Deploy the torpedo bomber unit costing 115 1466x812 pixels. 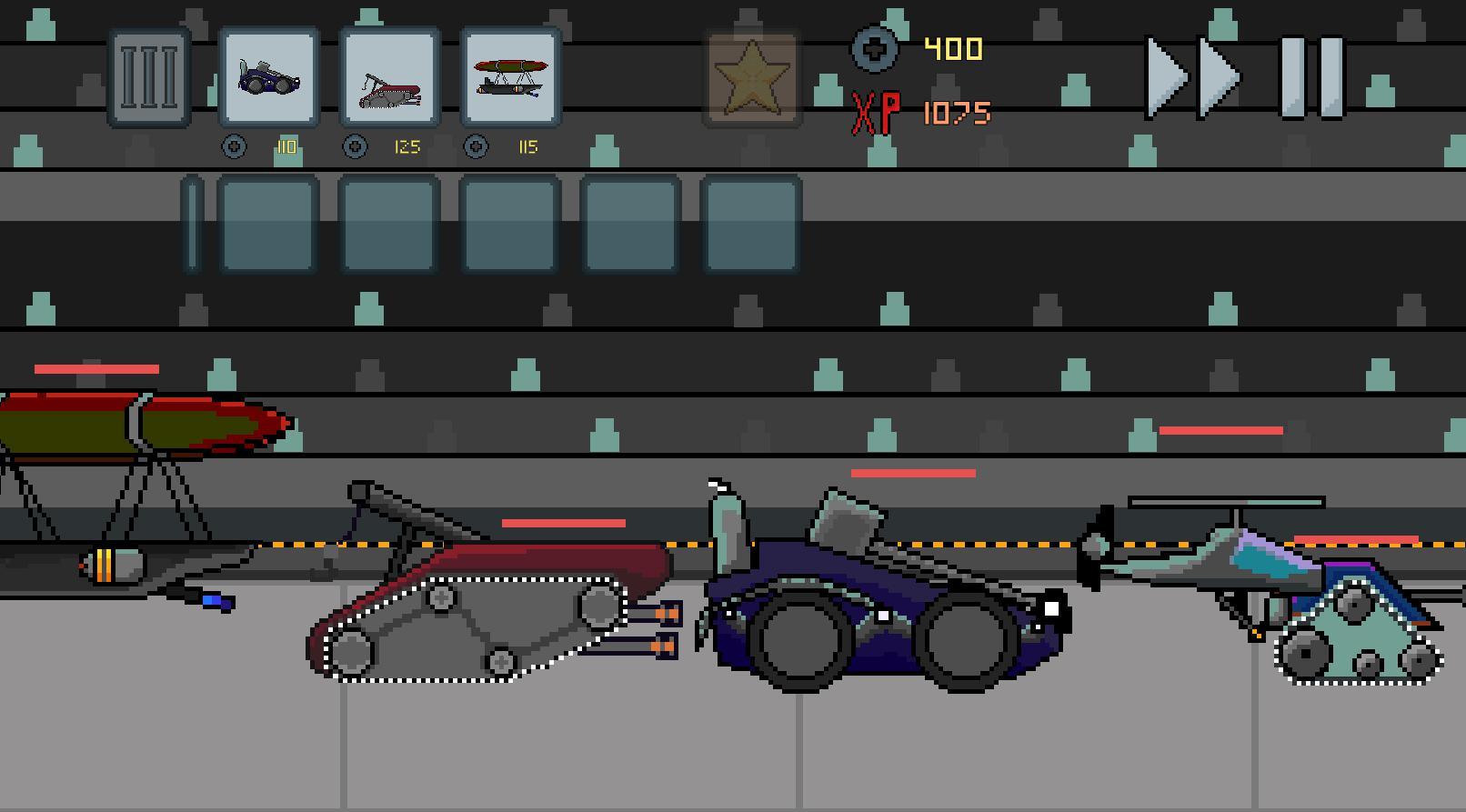(x=509, y=77)
